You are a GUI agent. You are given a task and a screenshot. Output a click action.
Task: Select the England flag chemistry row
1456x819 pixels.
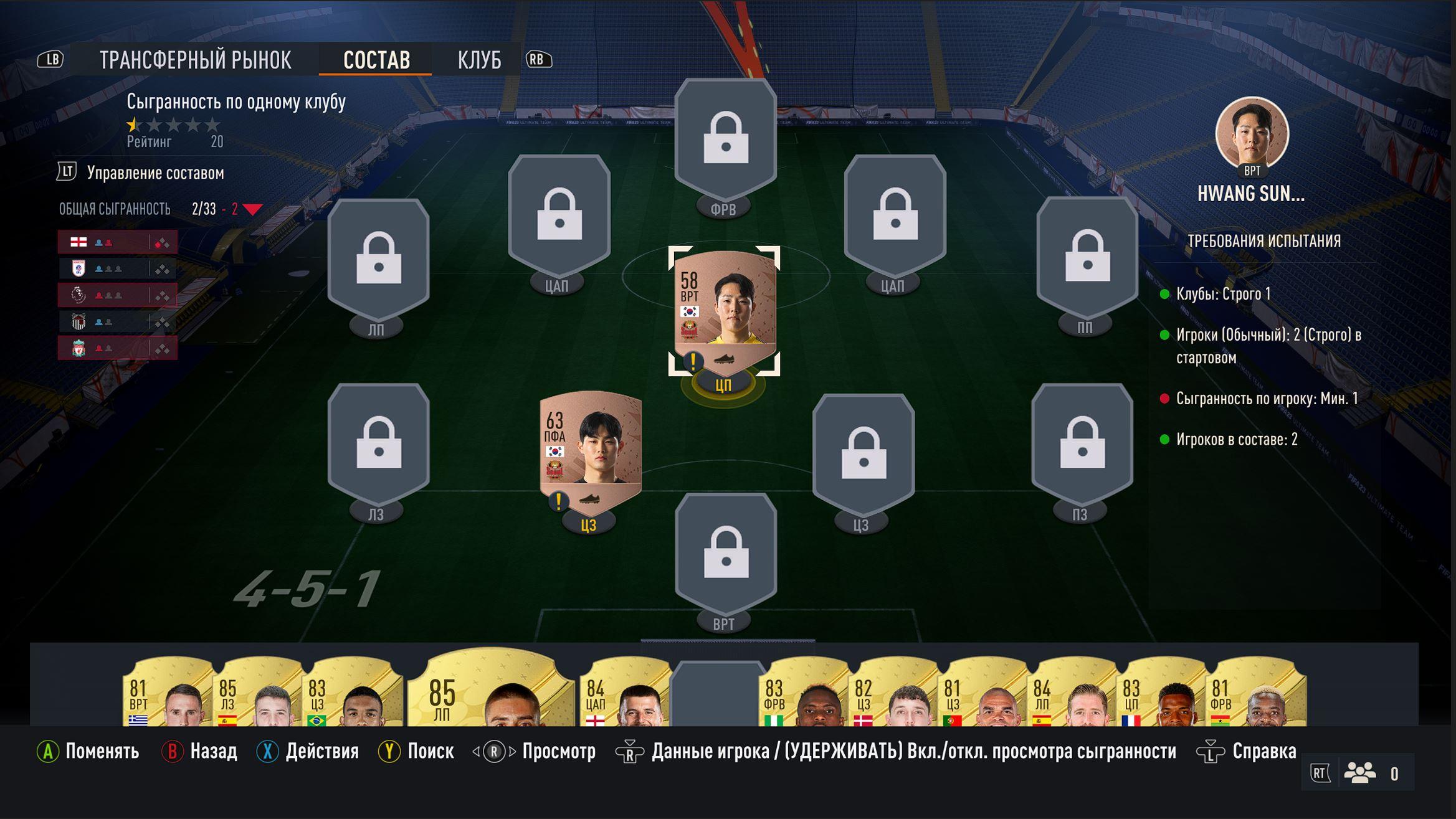117,242
